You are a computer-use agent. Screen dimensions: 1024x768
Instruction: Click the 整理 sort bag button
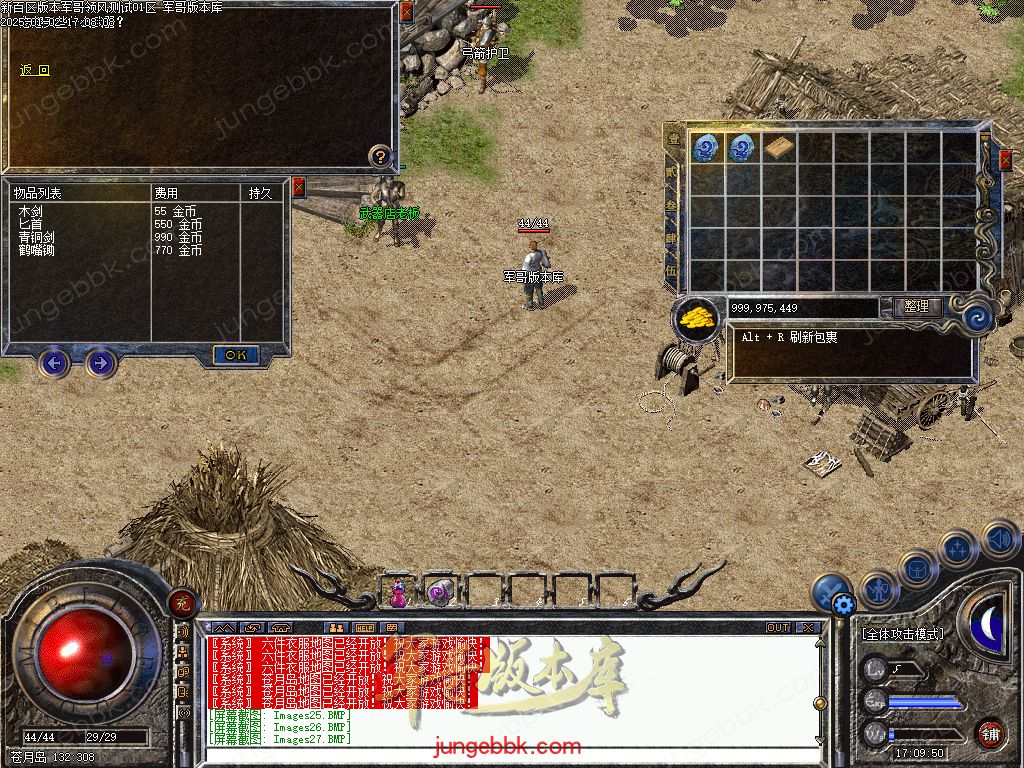click(915, 307)
